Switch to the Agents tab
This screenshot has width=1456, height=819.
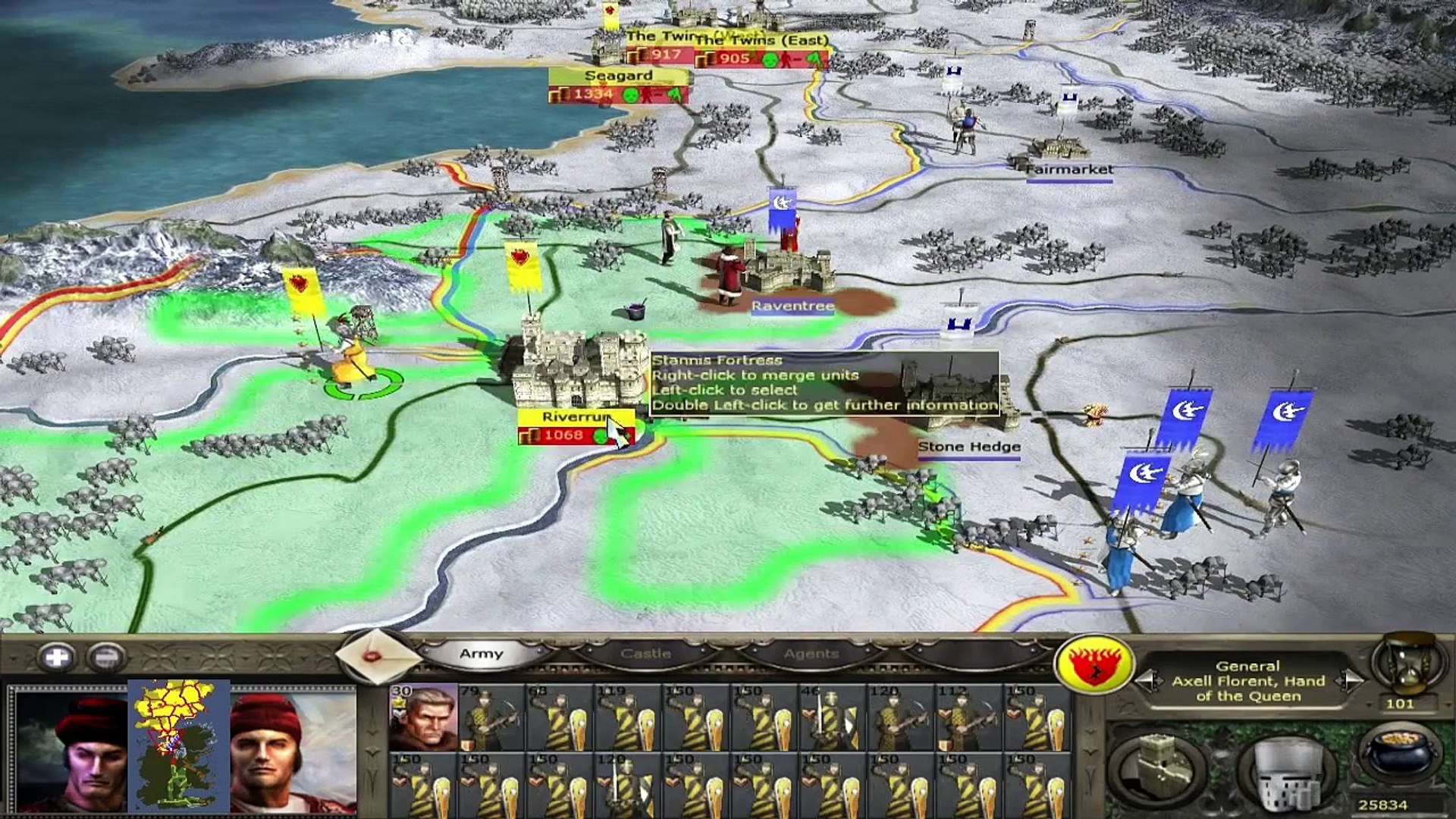(811, 654)
